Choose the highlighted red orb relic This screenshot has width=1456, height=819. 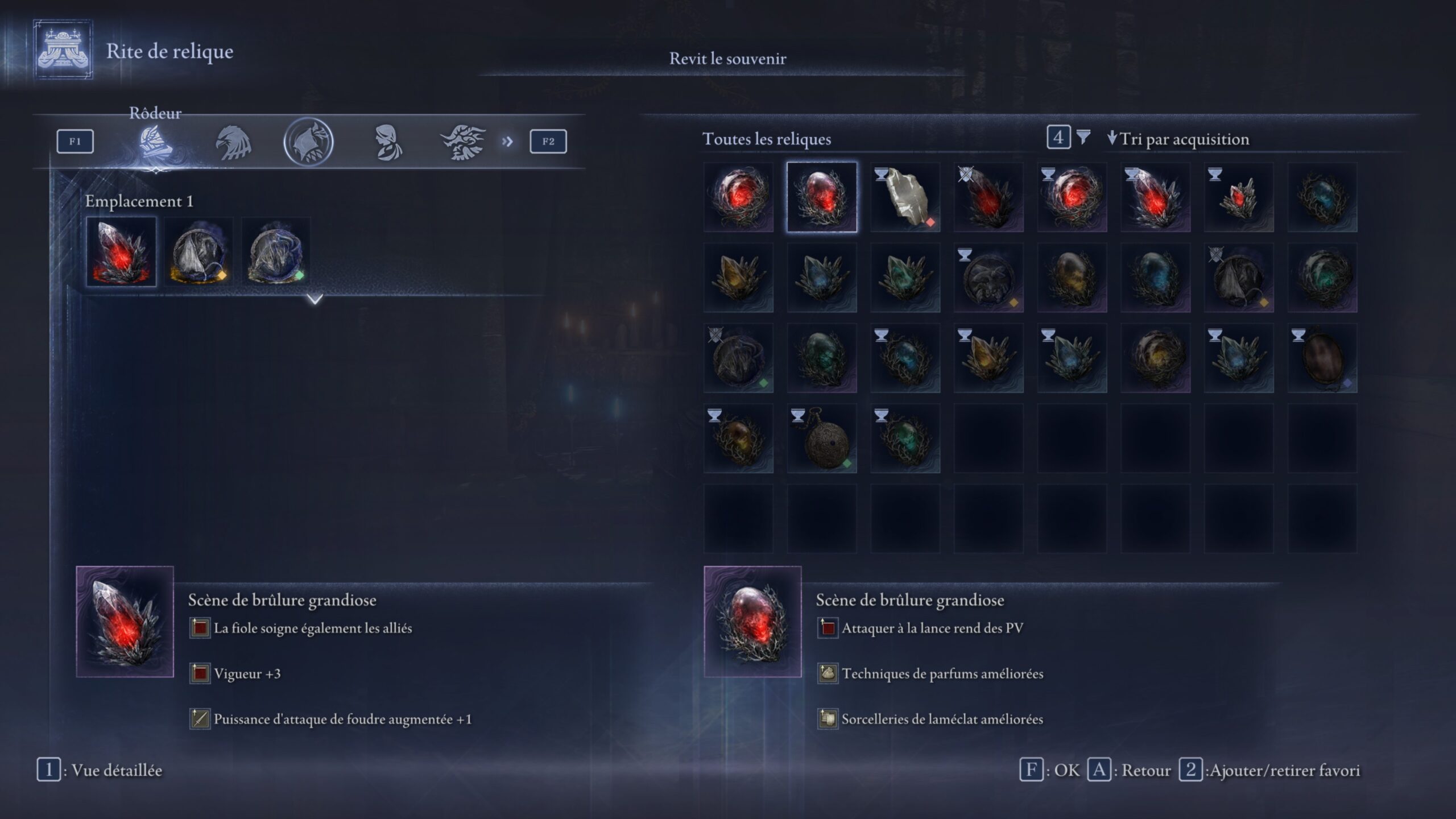click(x=822, y=197)
